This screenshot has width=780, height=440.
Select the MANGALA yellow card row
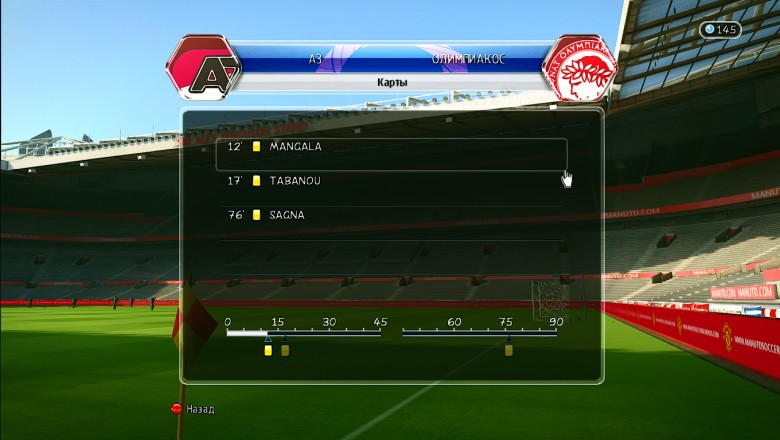tap(391, 147)
